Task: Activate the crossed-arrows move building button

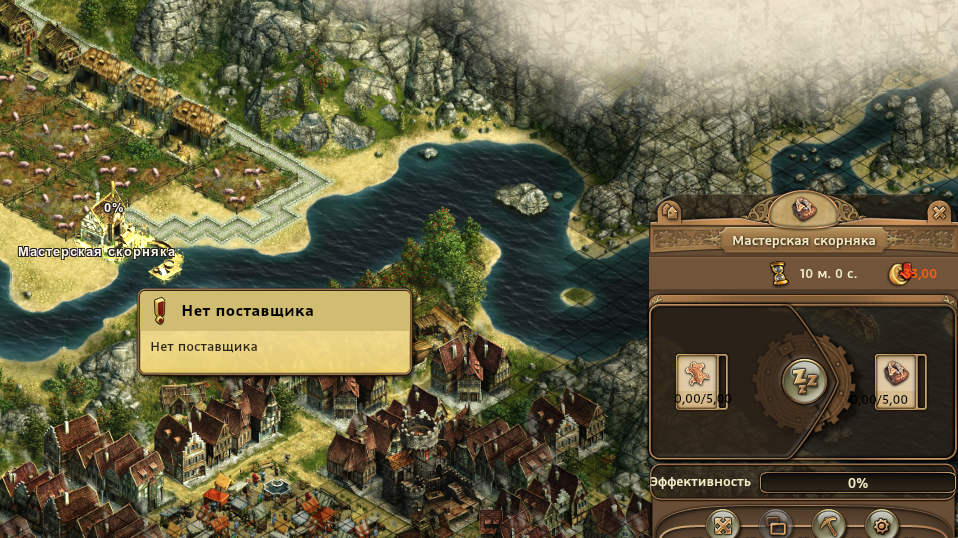Action: 722,524
